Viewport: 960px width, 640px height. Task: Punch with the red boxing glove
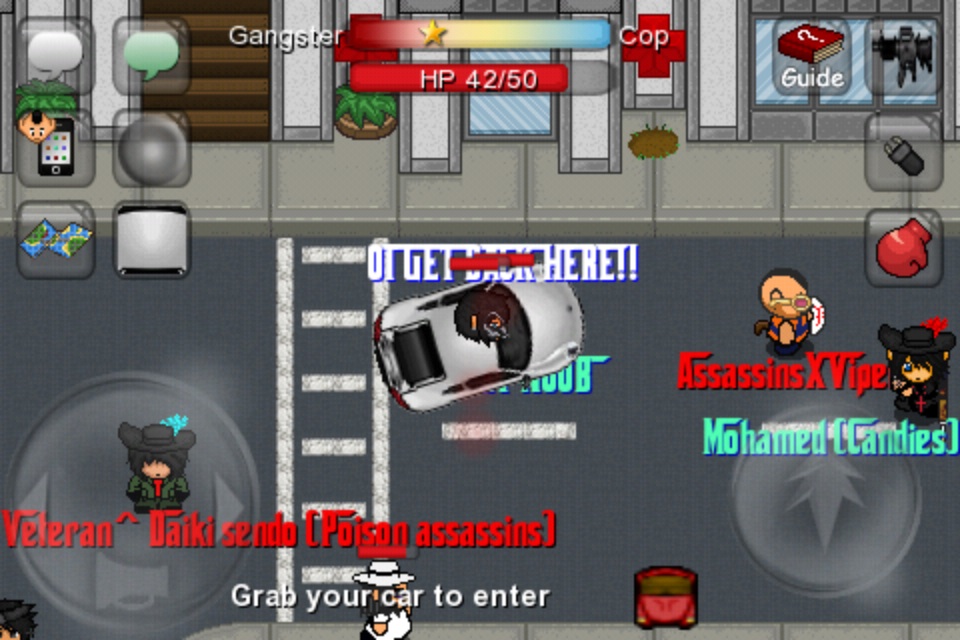tap(903, 247)
